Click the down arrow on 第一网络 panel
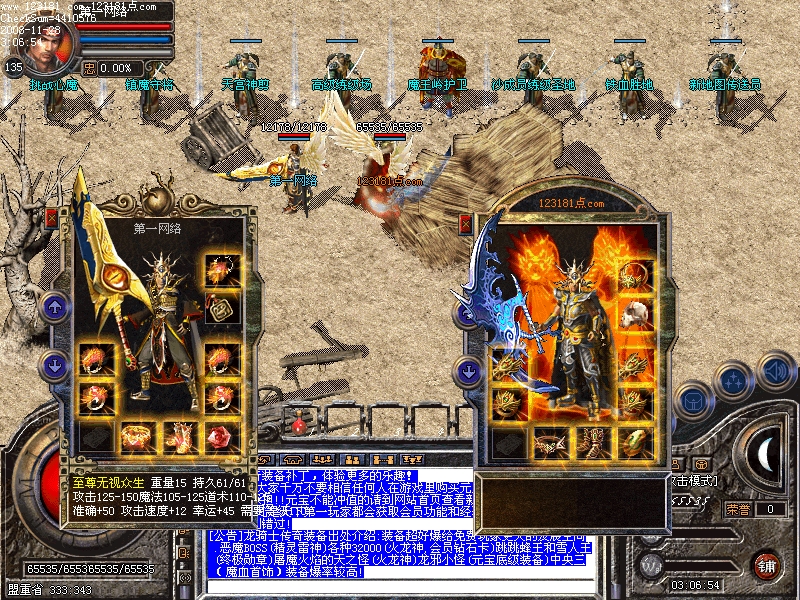This screenshot has width=800, height=600. click(x=55, y=362)
